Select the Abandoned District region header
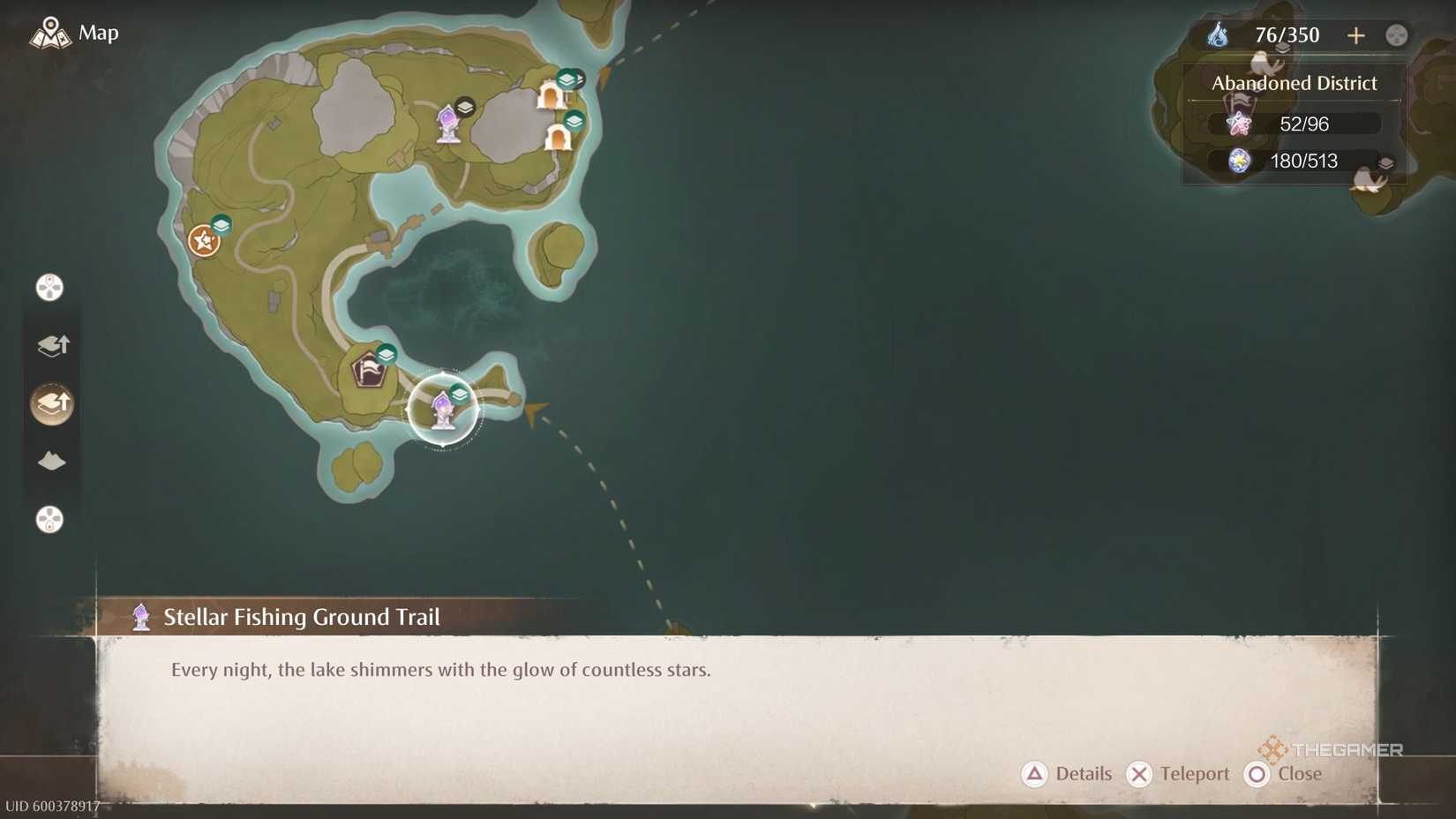Image resolution: width=1456 pixels, height=819 pixels. coord(1293,83)
